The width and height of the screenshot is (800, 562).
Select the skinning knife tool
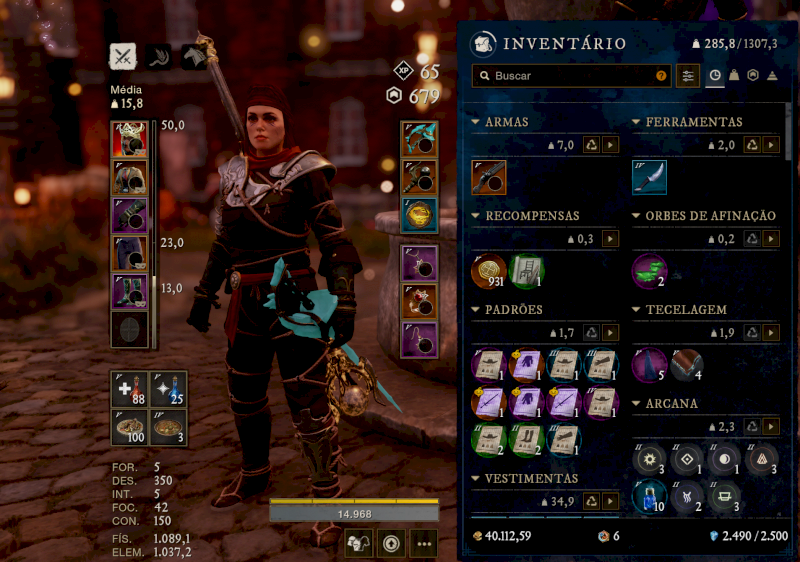[x=649, y=177]
